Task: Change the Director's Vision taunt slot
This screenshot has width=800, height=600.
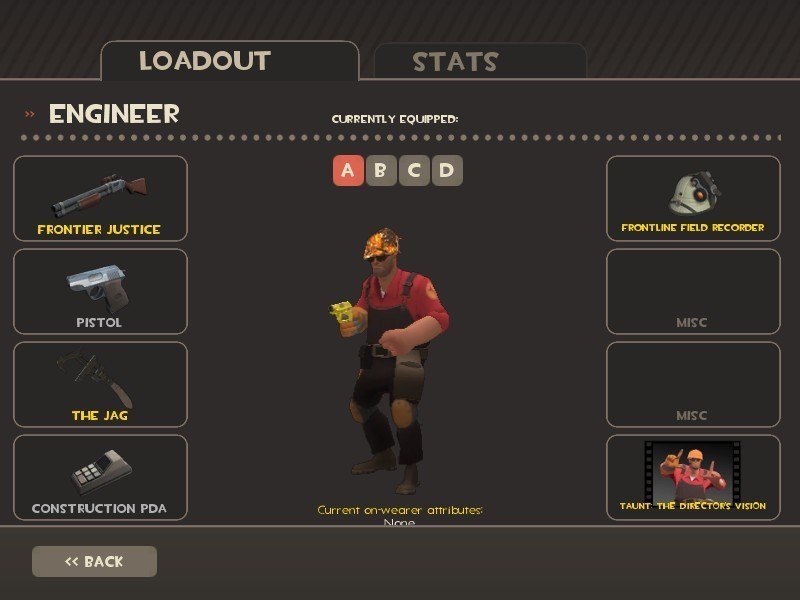Action: coord(693,477)
